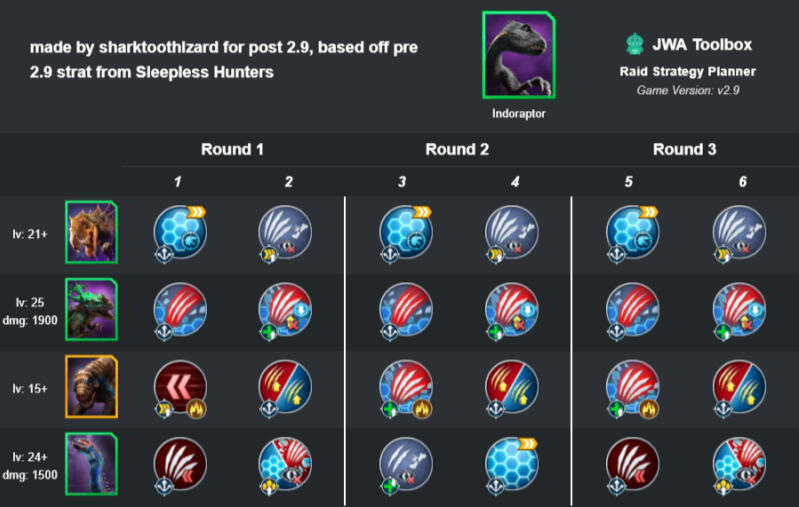Select the lv 21+ creature portrait
The width and height of the screenshot is (799, 507).
(91, 232)
